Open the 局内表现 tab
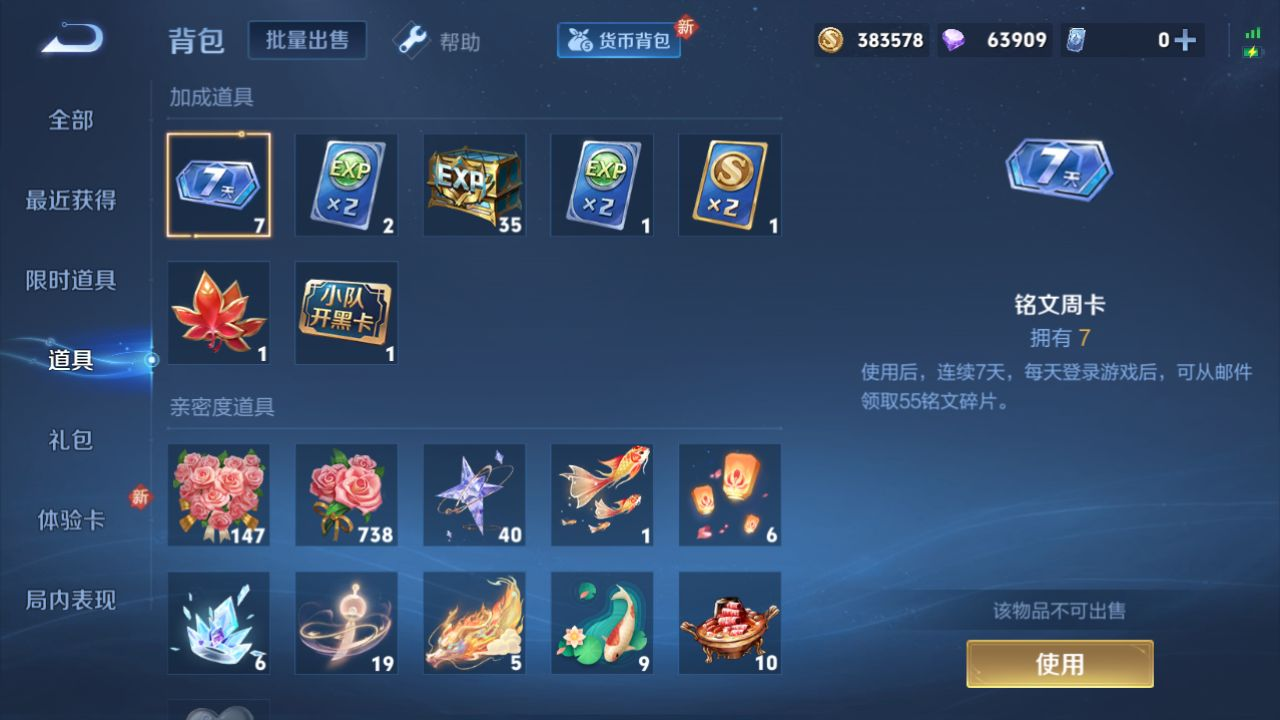This screenshot has height=720, width=1280. point(71,600)
